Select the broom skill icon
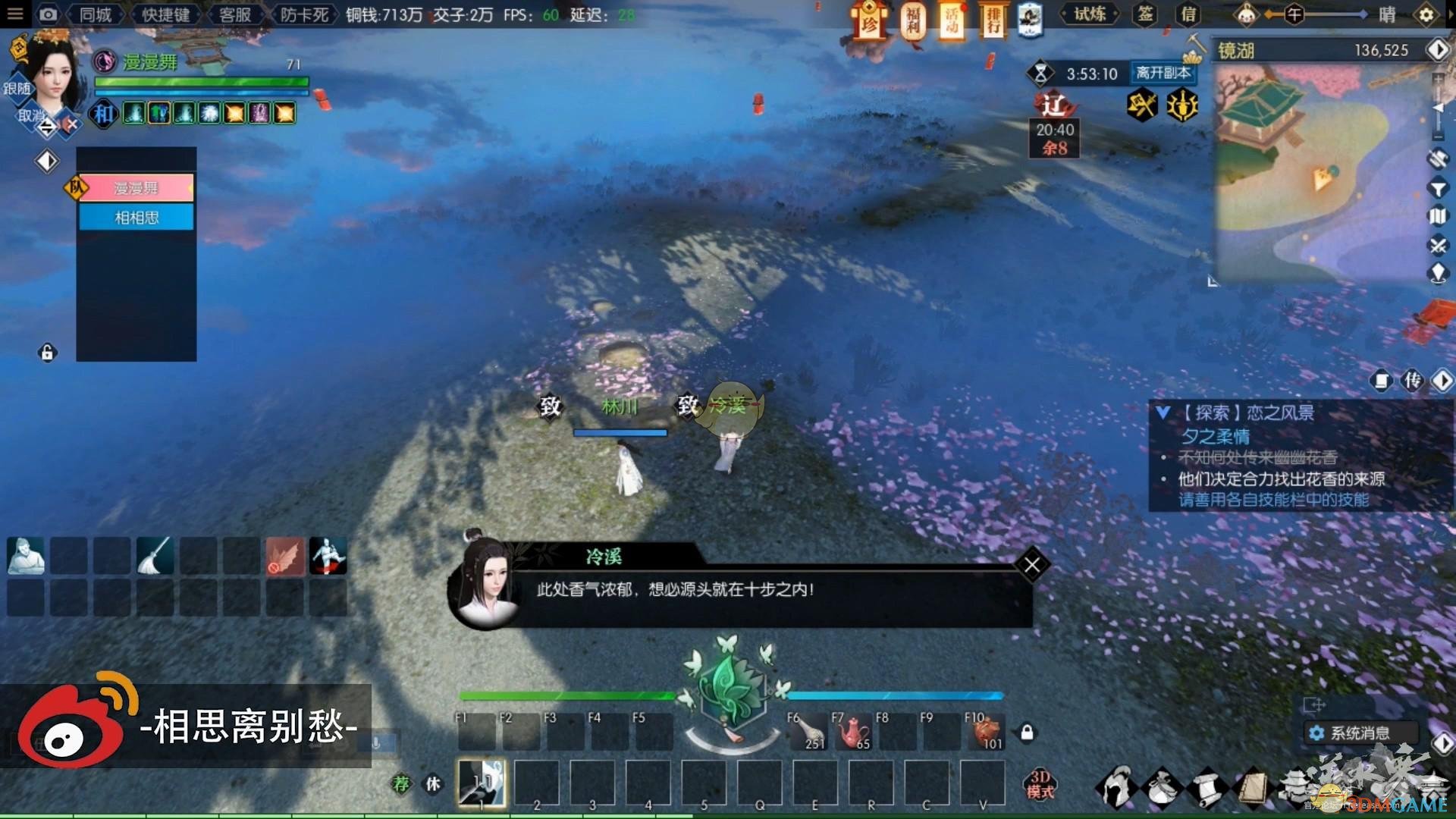The width and height of the screenshot is (1456, 819). (155, 556)
